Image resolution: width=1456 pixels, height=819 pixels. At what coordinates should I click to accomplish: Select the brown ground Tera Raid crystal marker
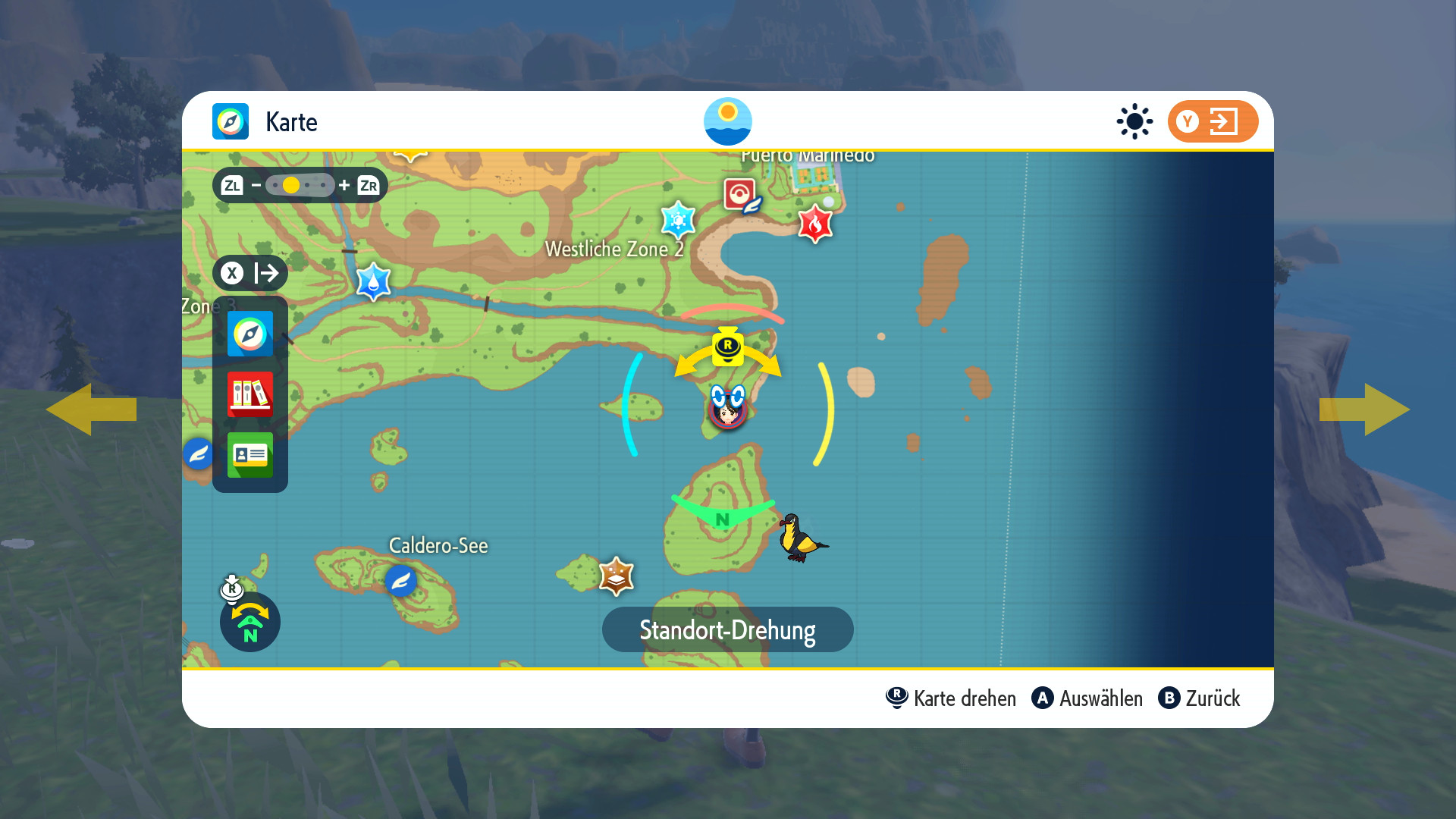(616, 576)
